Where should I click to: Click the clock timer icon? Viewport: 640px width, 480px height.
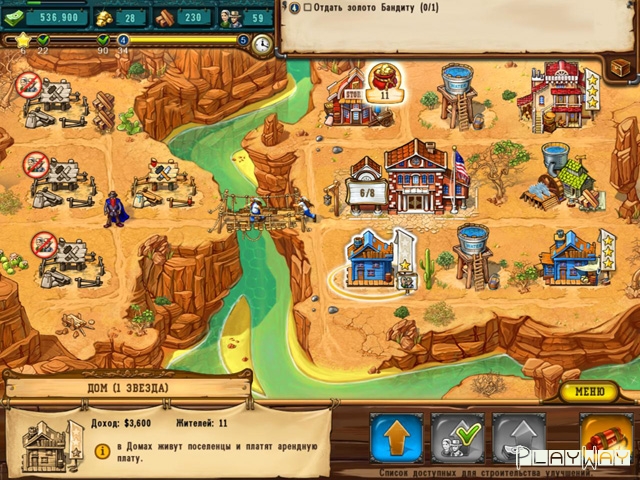pos(262,45)
